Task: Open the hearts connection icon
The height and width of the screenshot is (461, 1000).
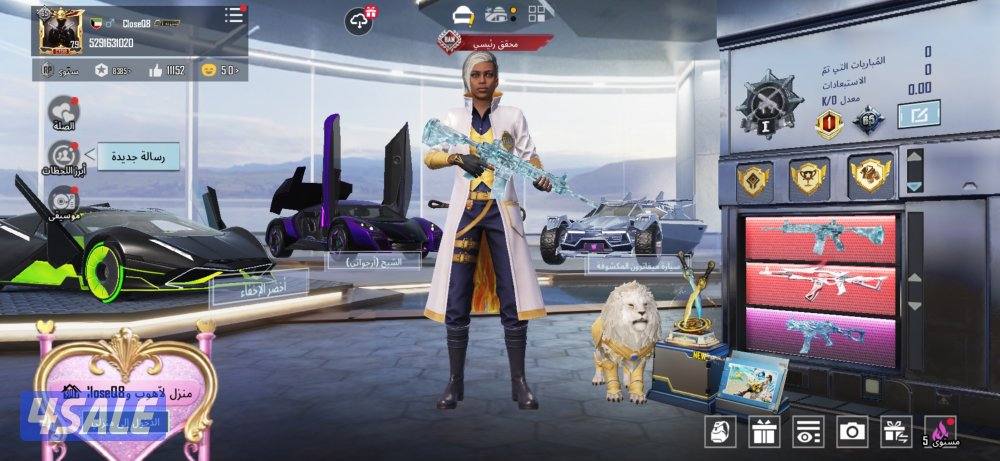Action: point(64,112)
